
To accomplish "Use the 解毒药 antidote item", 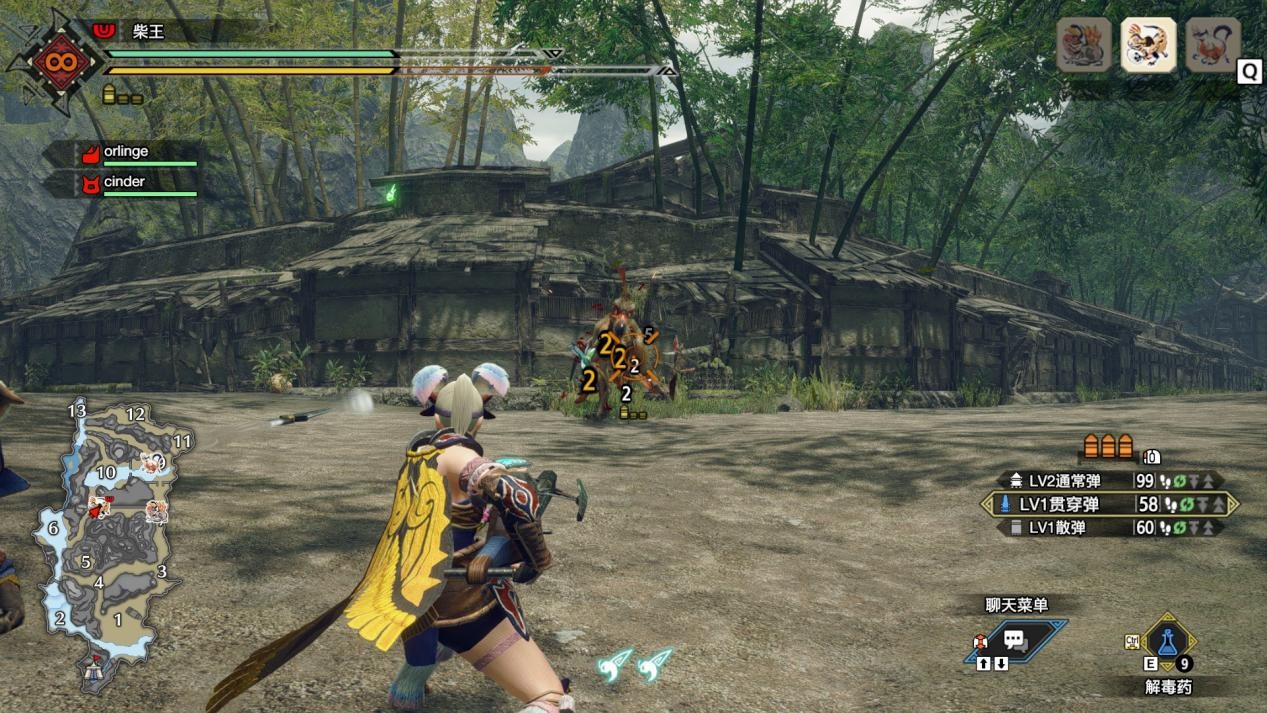I will (1167, 643).
